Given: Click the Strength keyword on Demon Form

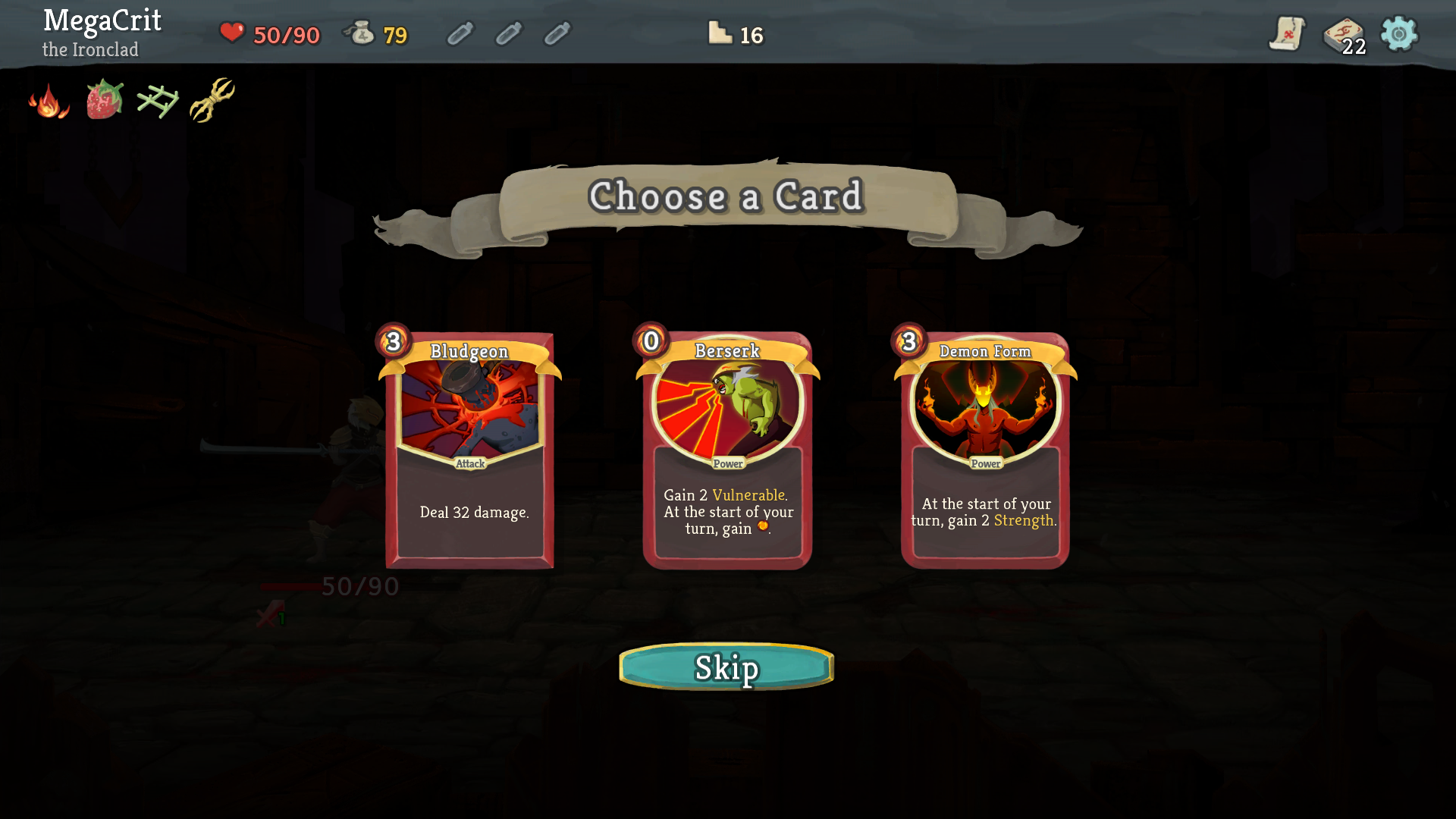Looking at the screenshot, I should coord(1025,521).
